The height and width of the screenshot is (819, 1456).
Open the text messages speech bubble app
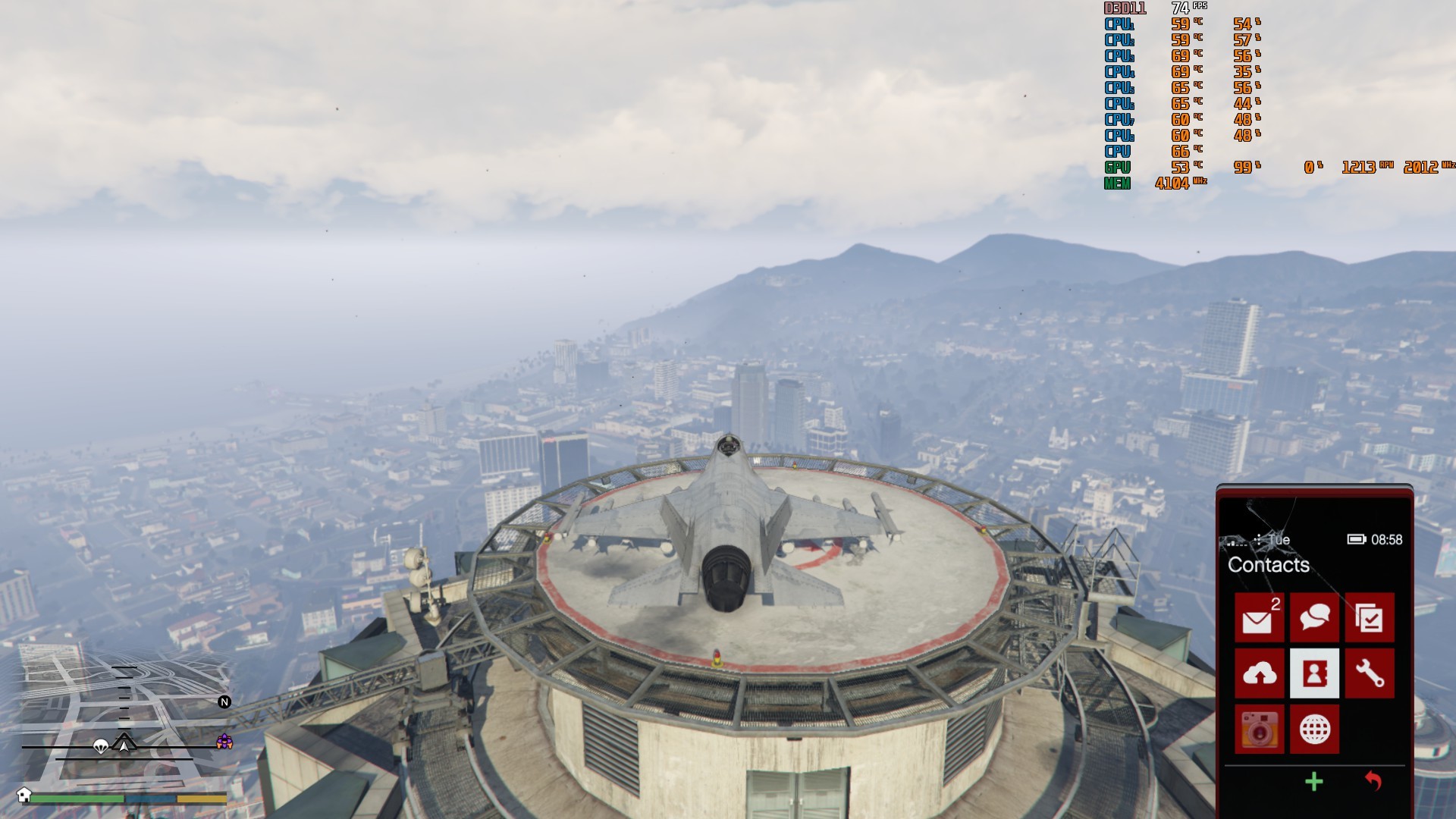coord(1314,618)
